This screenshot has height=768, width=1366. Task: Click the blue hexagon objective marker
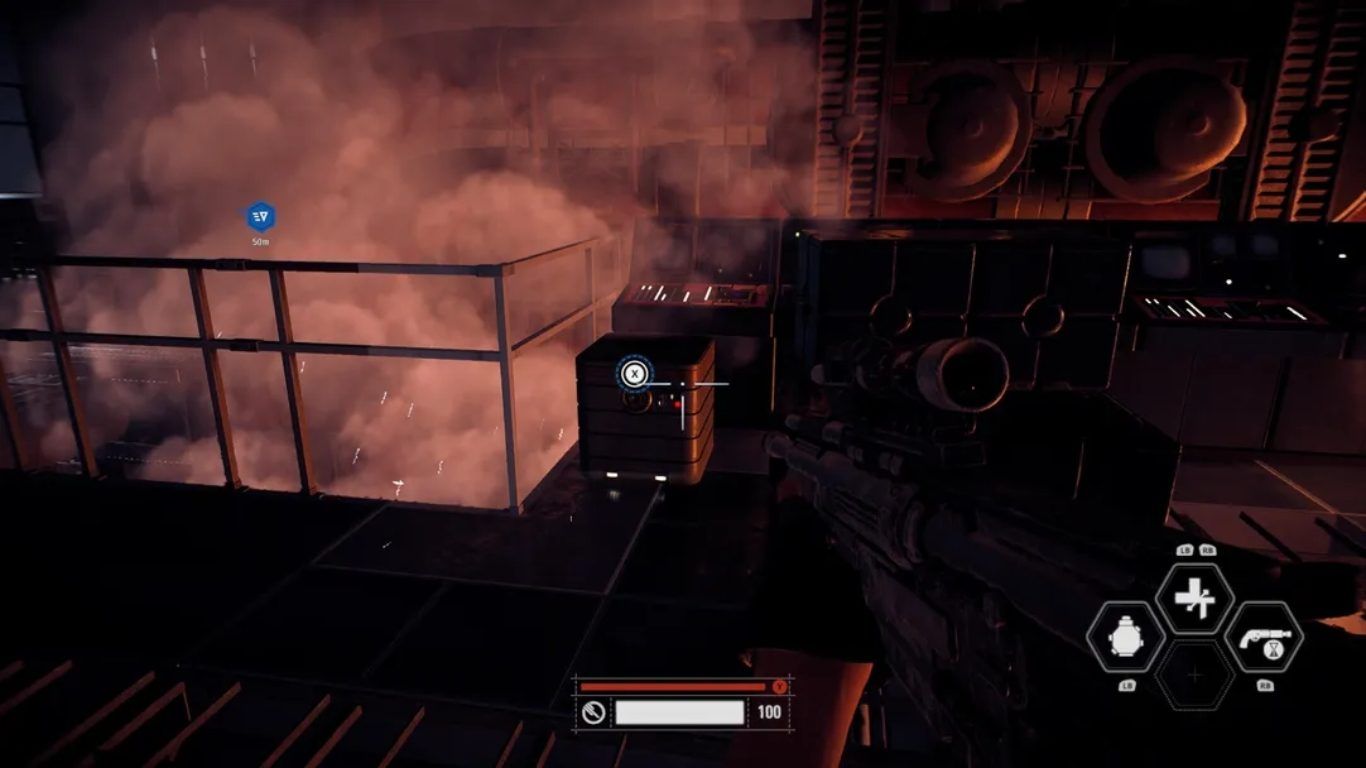260,216
